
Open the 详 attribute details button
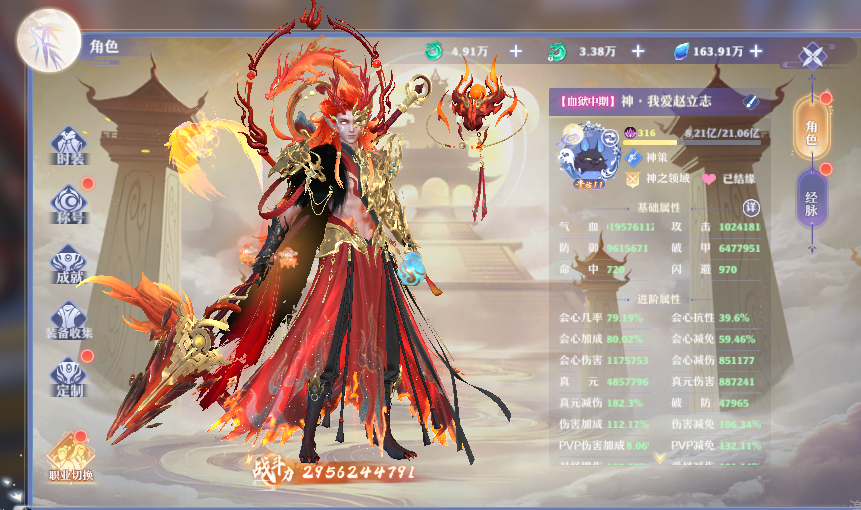(752, 207)
